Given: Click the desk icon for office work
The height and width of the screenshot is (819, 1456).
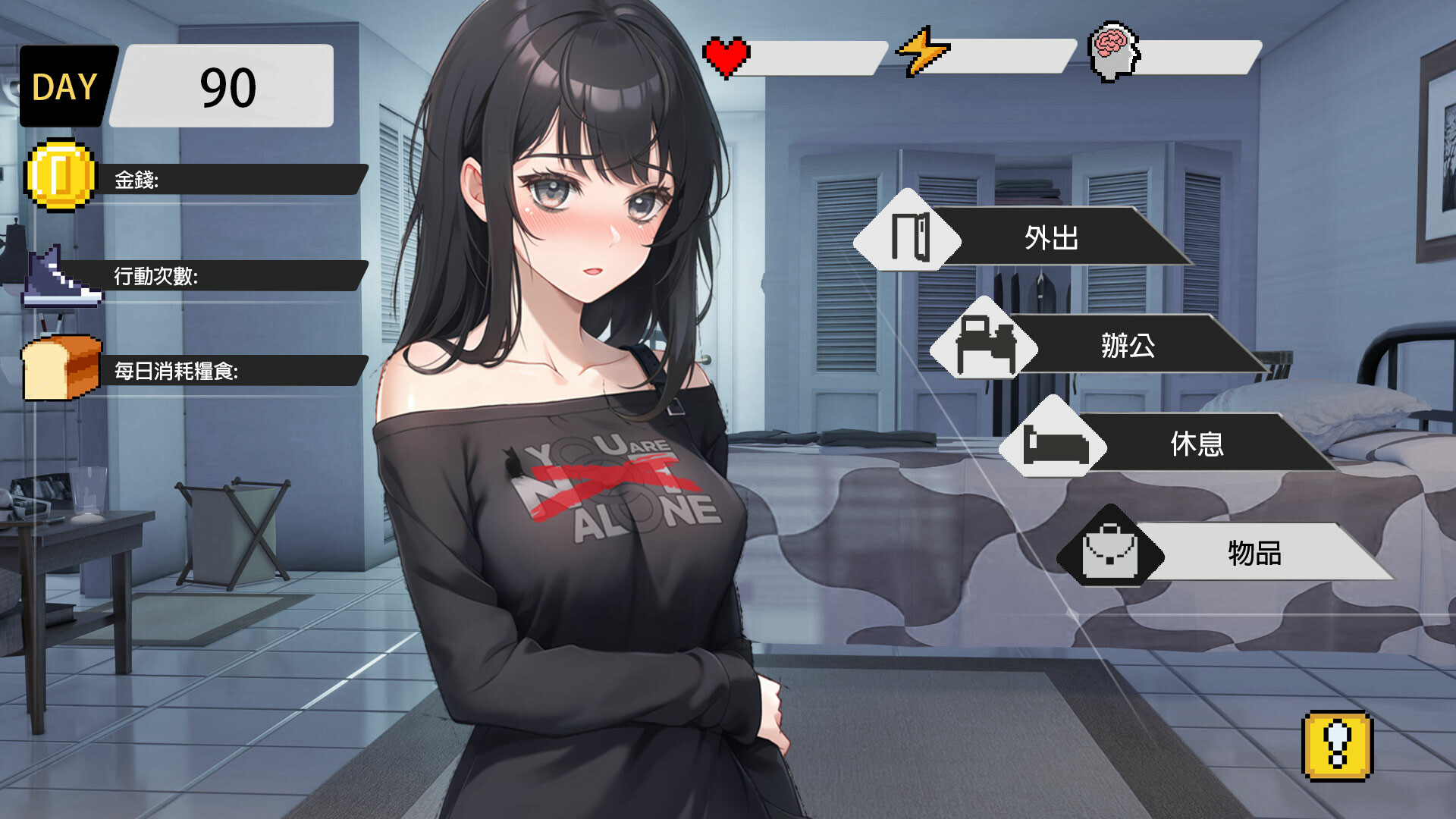Looking at the screenshot, I should (x=988, y=344).
